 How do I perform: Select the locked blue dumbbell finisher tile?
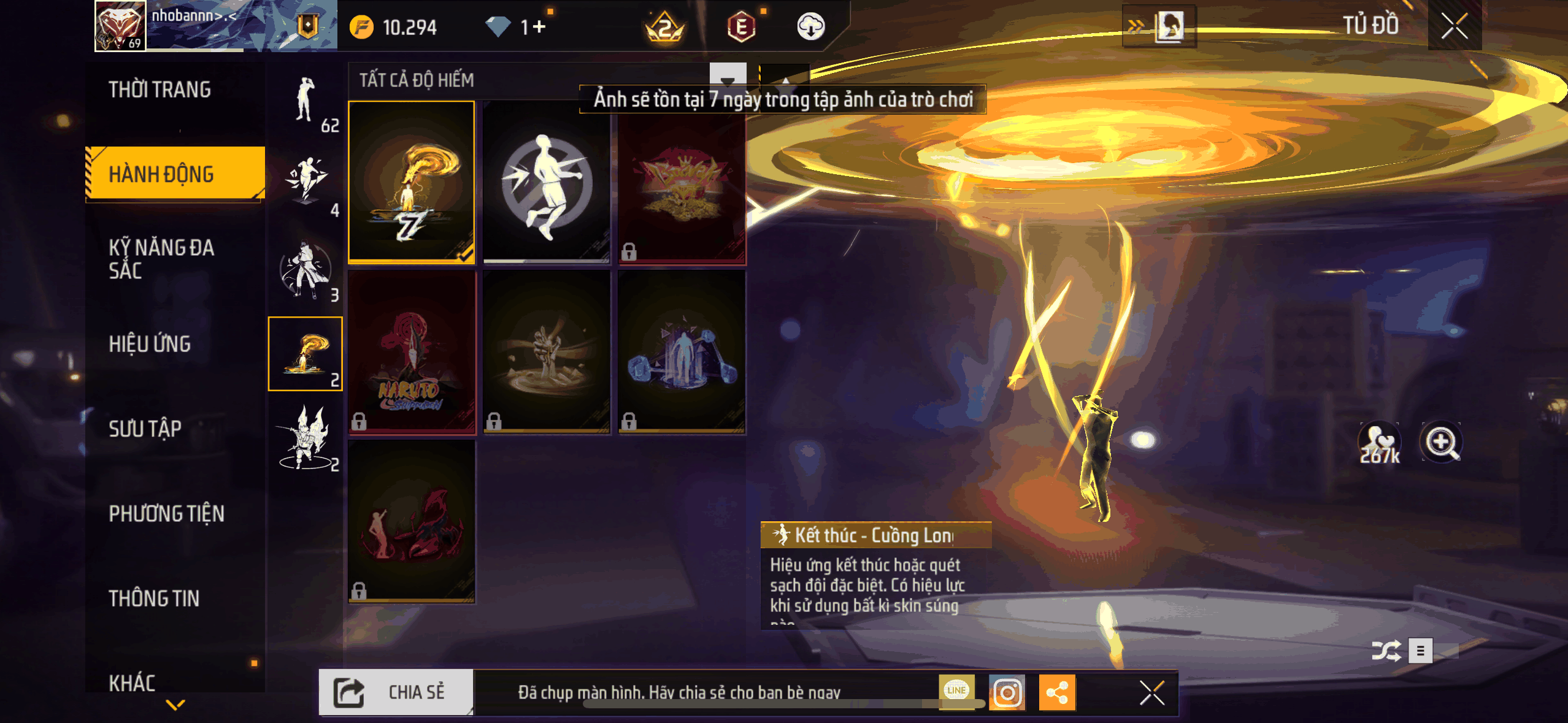tap(682, 352)
